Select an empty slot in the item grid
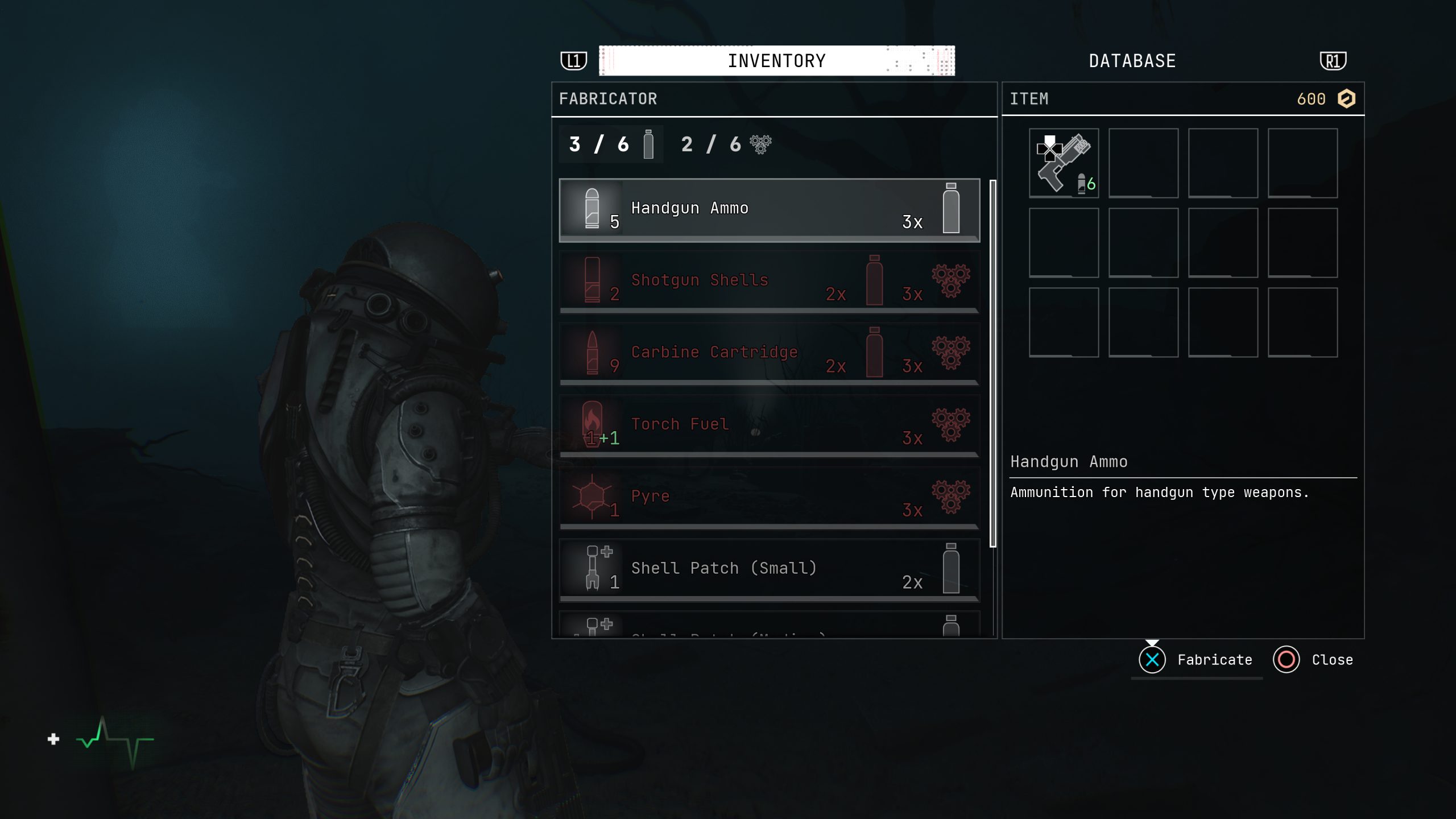 point(1144,164)
